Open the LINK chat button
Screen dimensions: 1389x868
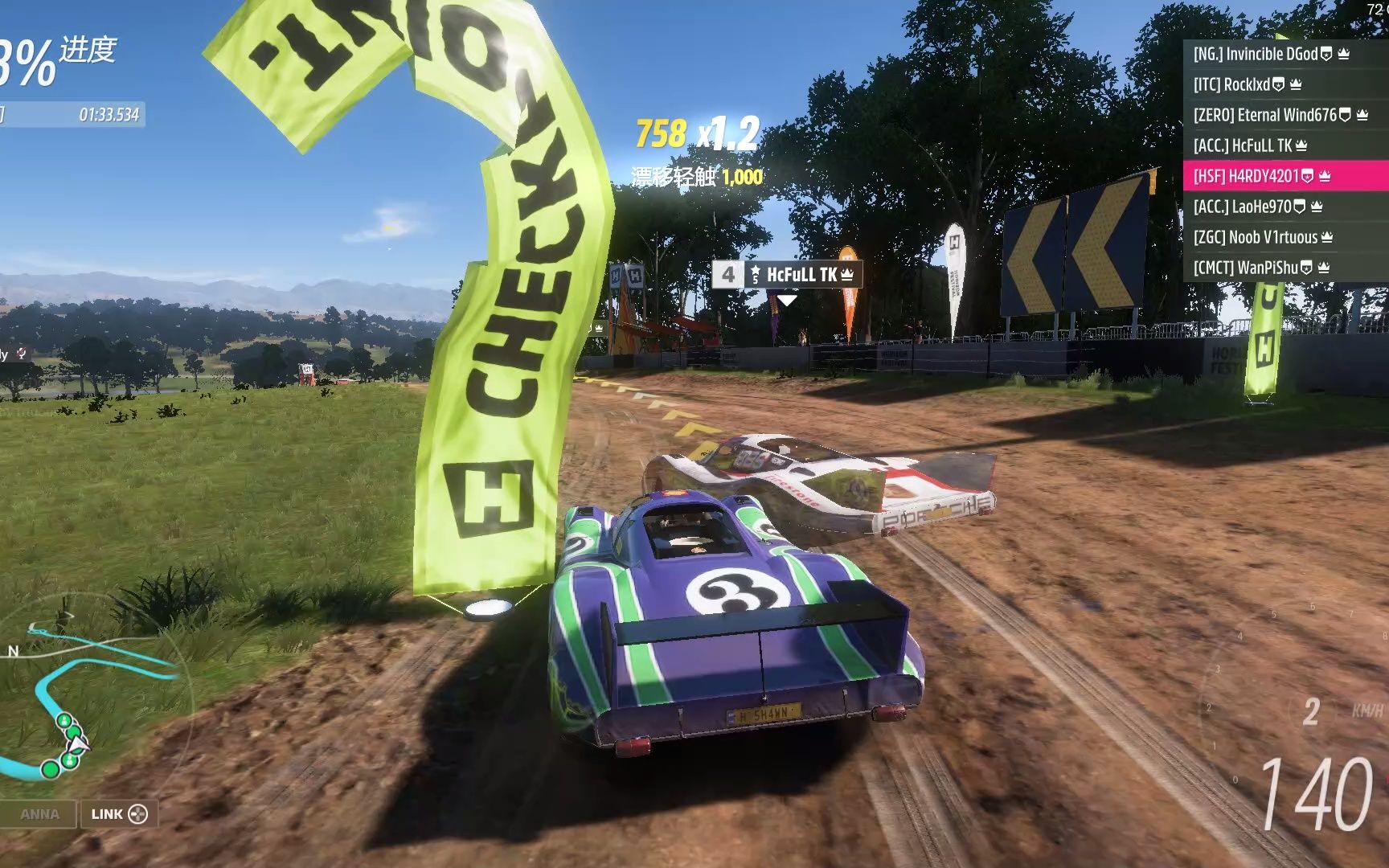tap(118, 814)
